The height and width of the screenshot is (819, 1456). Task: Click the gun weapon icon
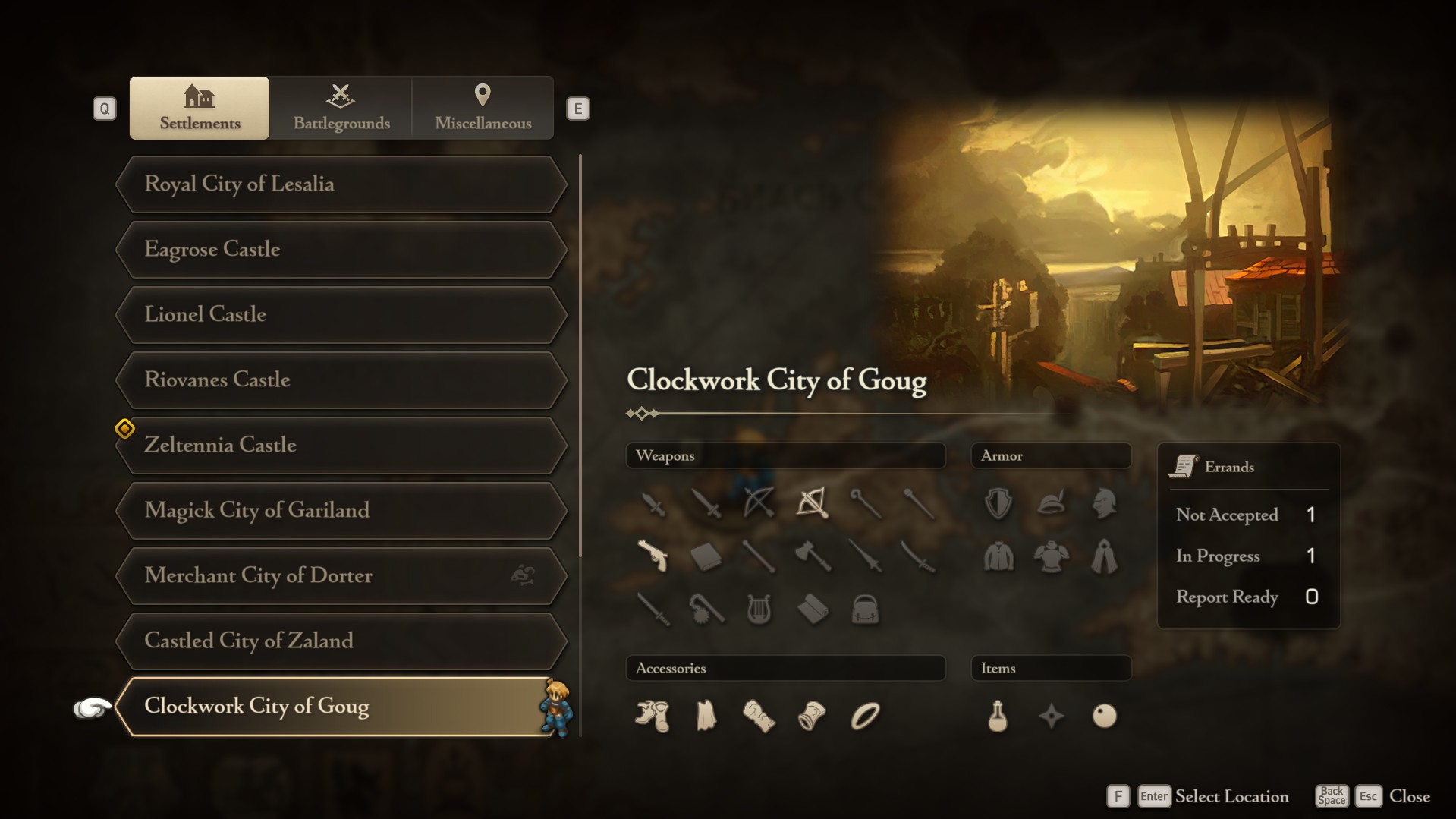653,556
